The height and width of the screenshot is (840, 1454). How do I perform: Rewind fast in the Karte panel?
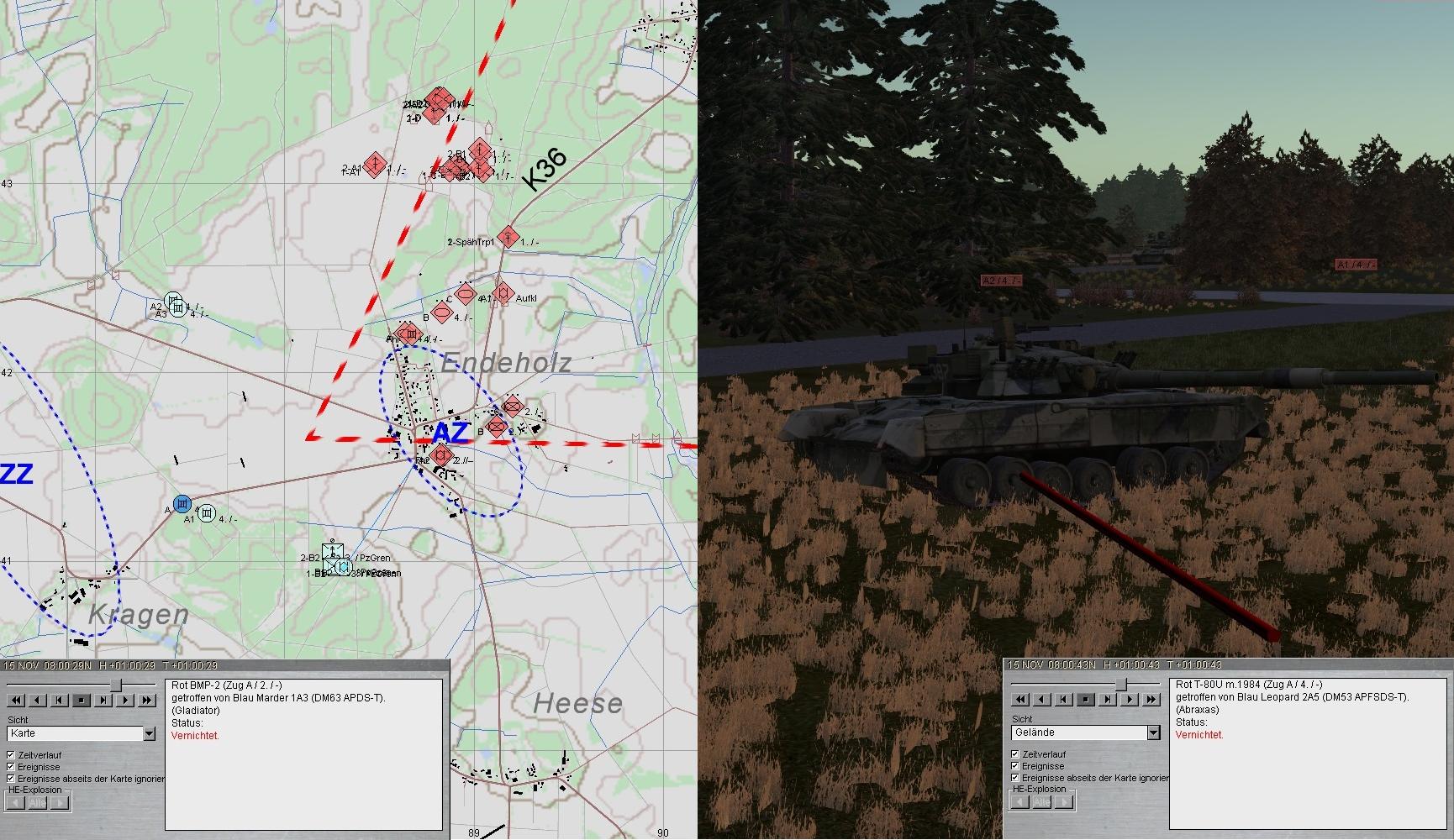[x=16, y=700]
